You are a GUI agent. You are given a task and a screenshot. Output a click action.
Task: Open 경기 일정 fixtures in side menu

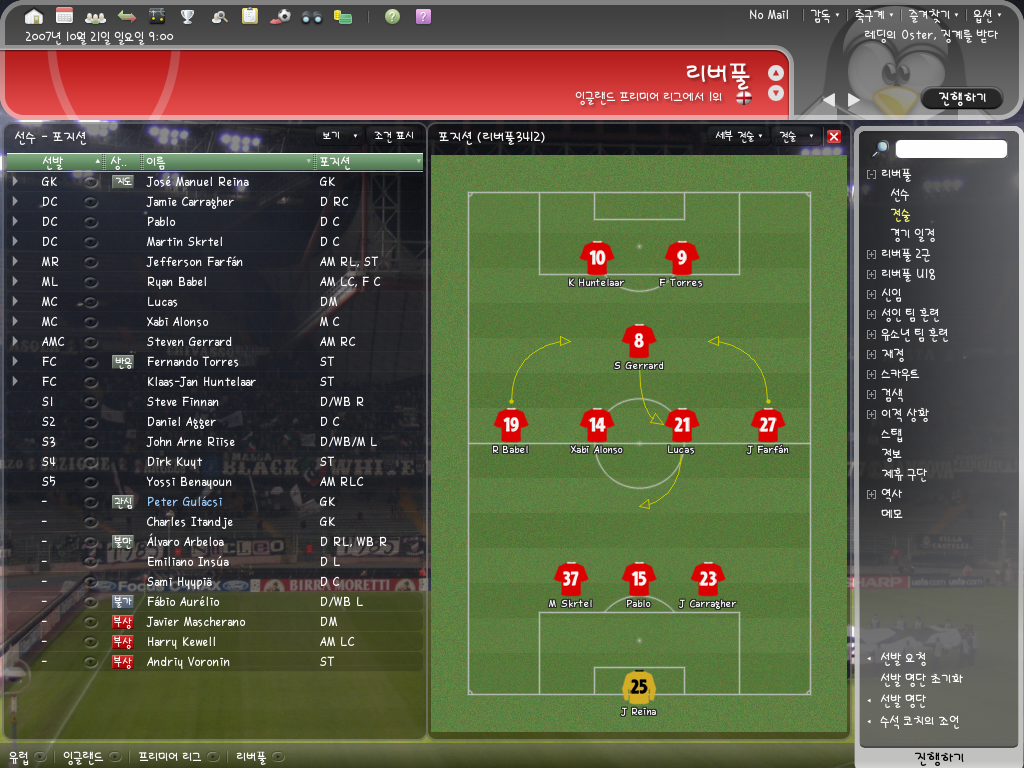coord(912,234)
